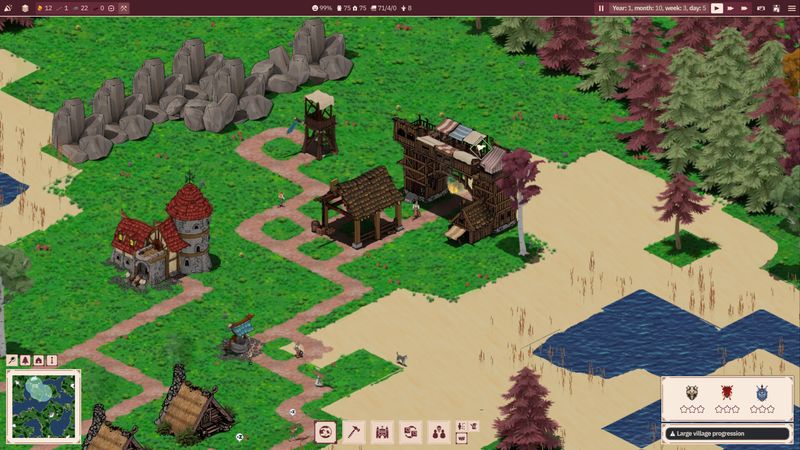Select the red faction emblem
The height and width of the screenshot is (450, 800).
coord(727,393)
